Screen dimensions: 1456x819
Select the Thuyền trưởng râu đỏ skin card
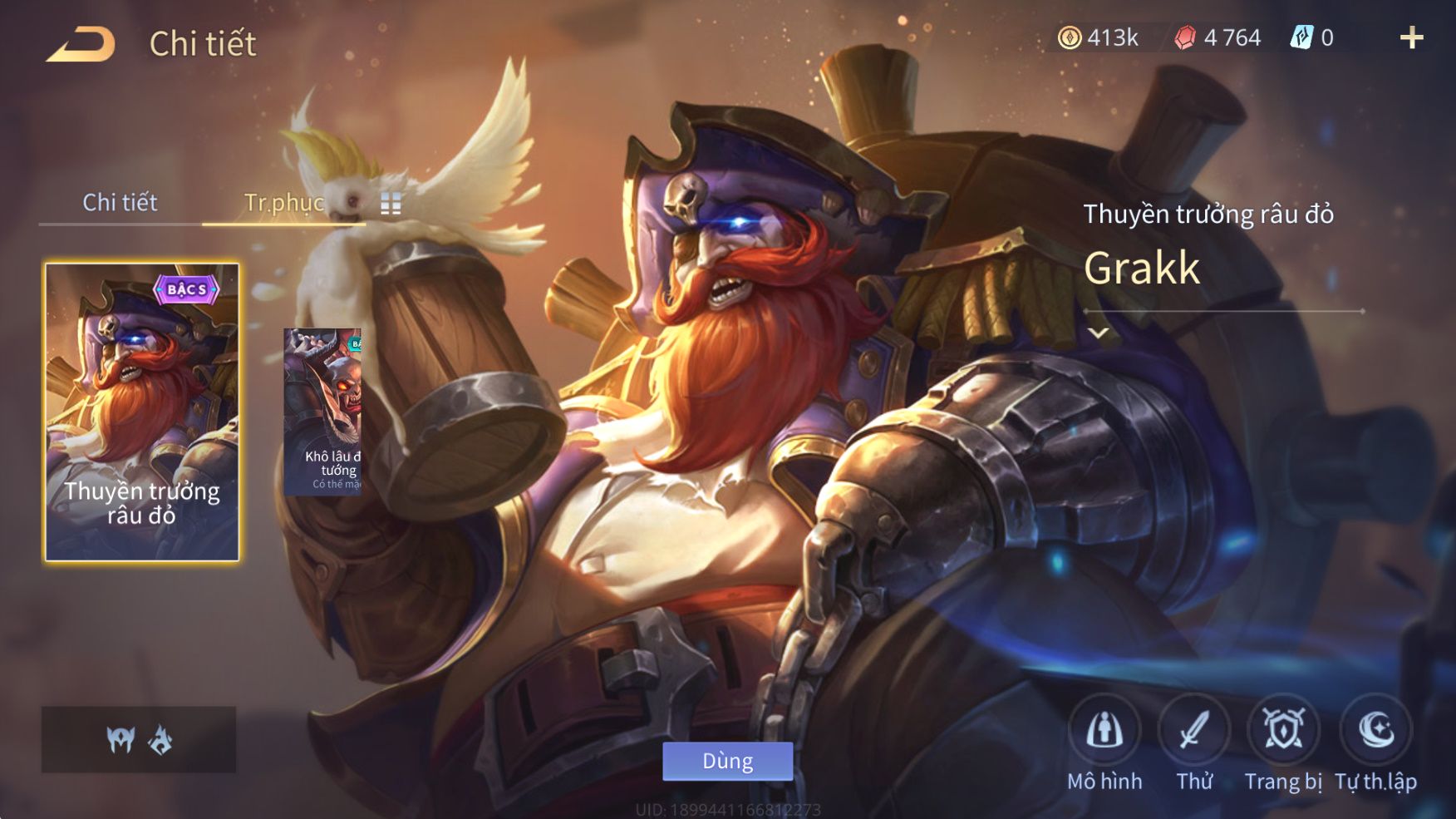click(x=142, y=412)
